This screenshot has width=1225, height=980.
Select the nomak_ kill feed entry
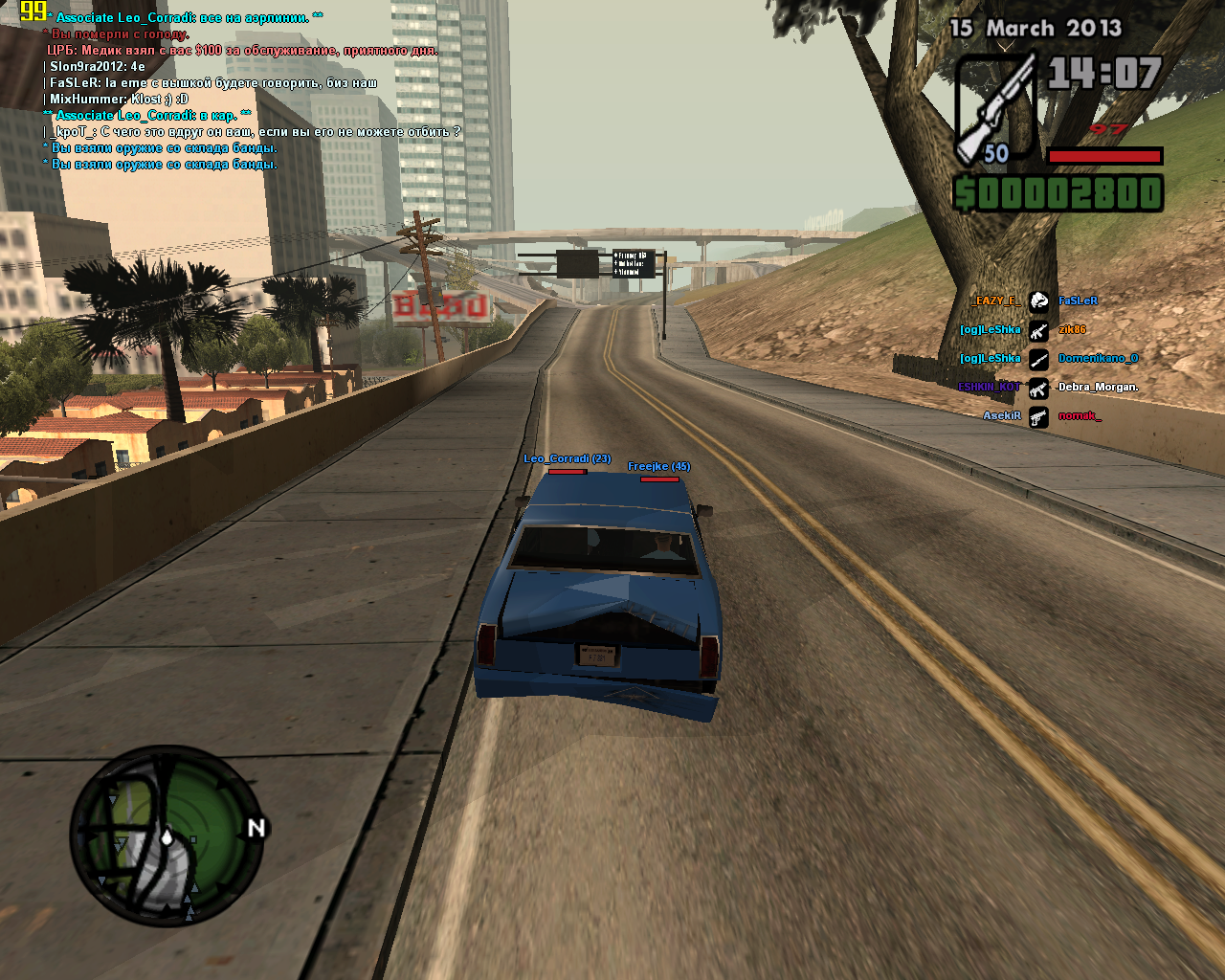click(1080, 415)
